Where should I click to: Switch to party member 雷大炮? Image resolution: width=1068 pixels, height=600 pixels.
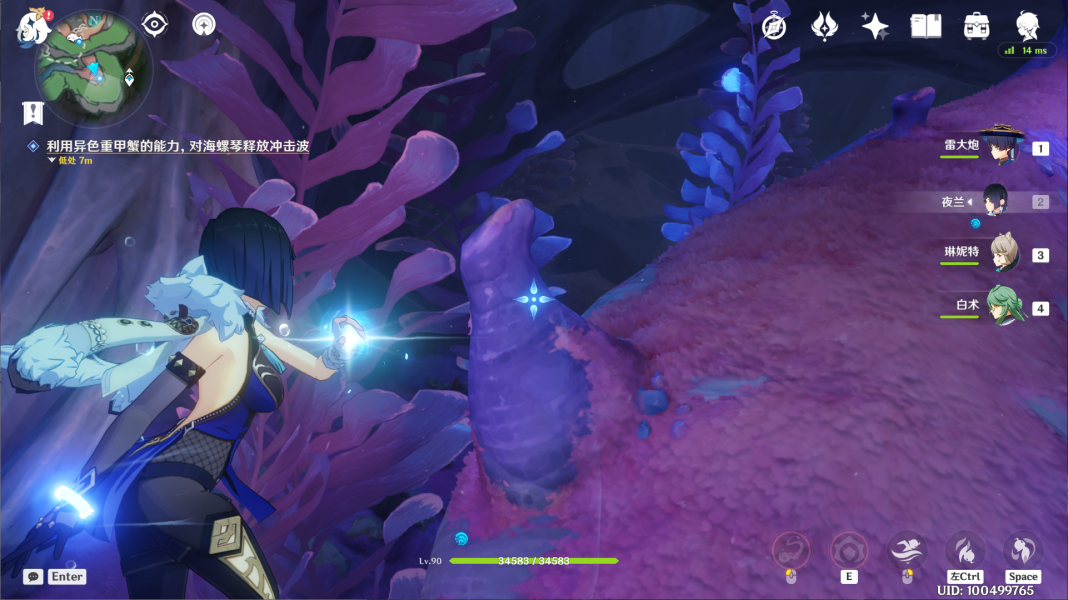coord(998,147)
